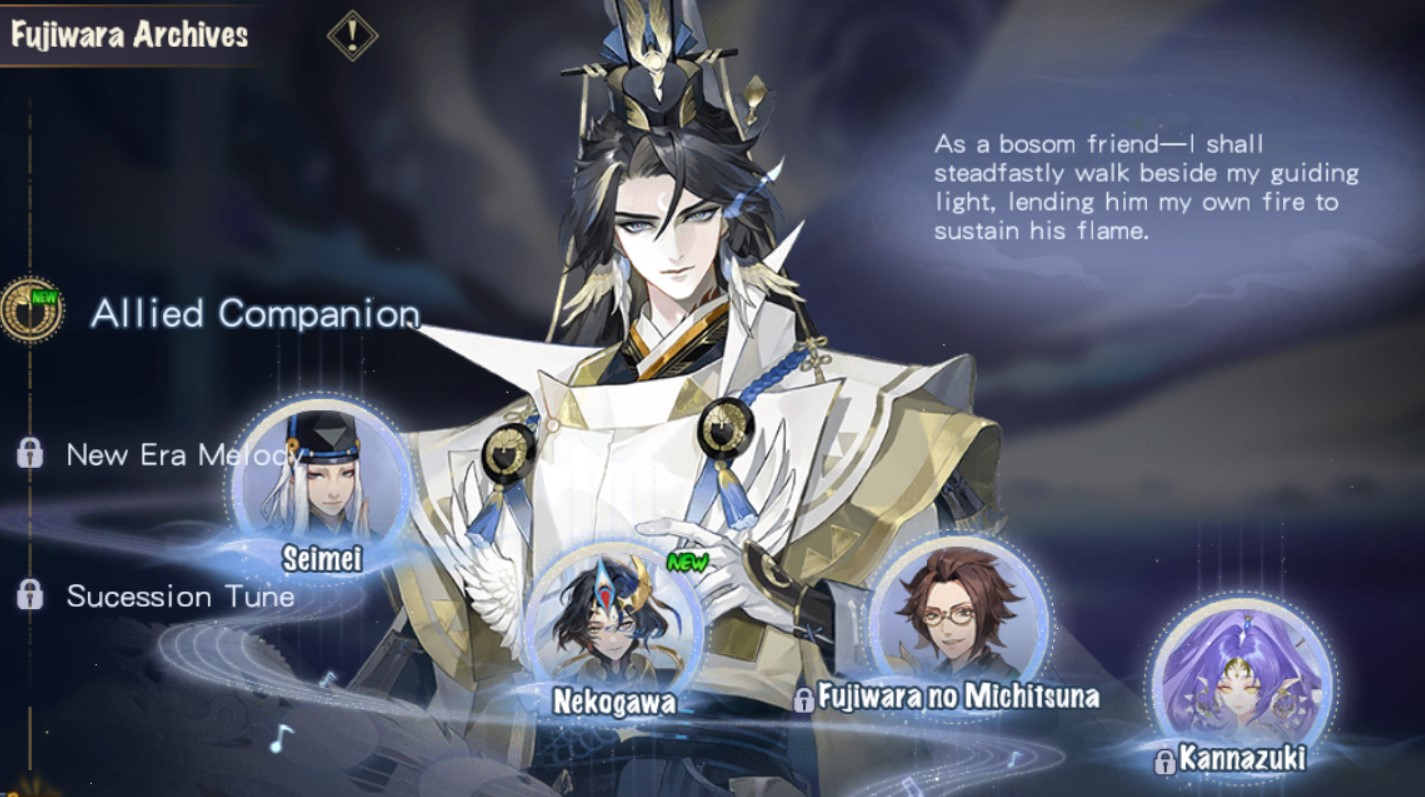Show the exclamation mark info icon
This screenshot has height=797, width=1425.
[x=352, y=36]
